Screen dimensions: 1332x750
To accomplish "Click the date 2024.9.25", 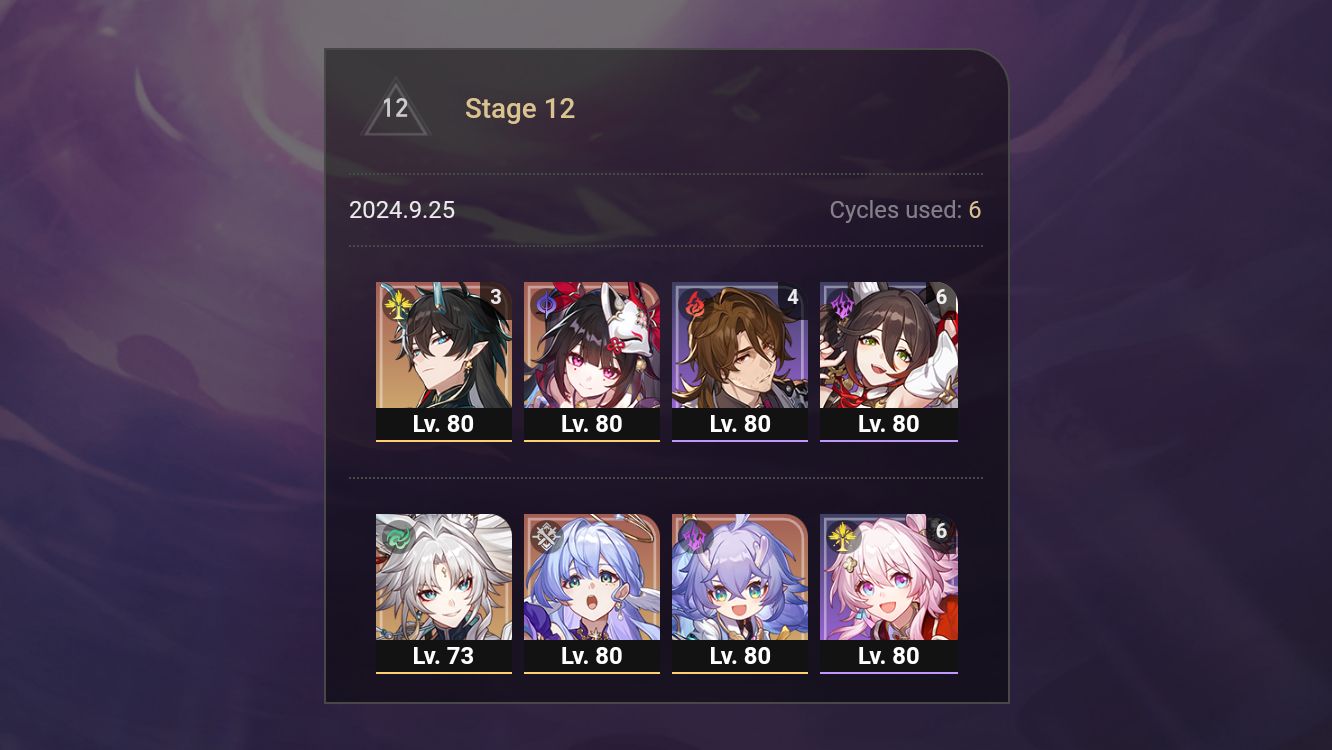I will pyautogui.click(x=402, y=210).
